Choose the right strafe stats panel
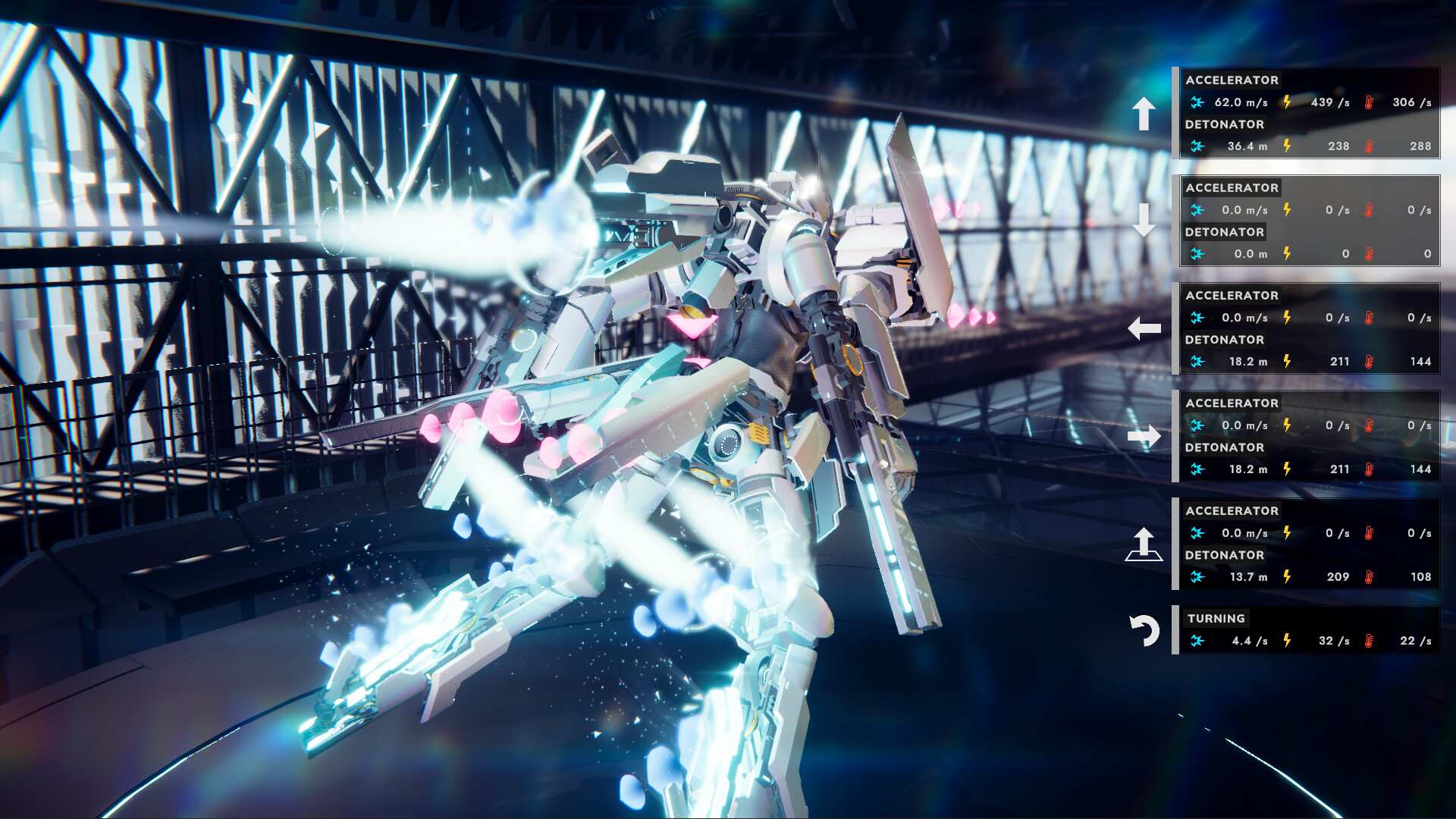The width and height of the screenshot is (1456, 819). 1307,436
